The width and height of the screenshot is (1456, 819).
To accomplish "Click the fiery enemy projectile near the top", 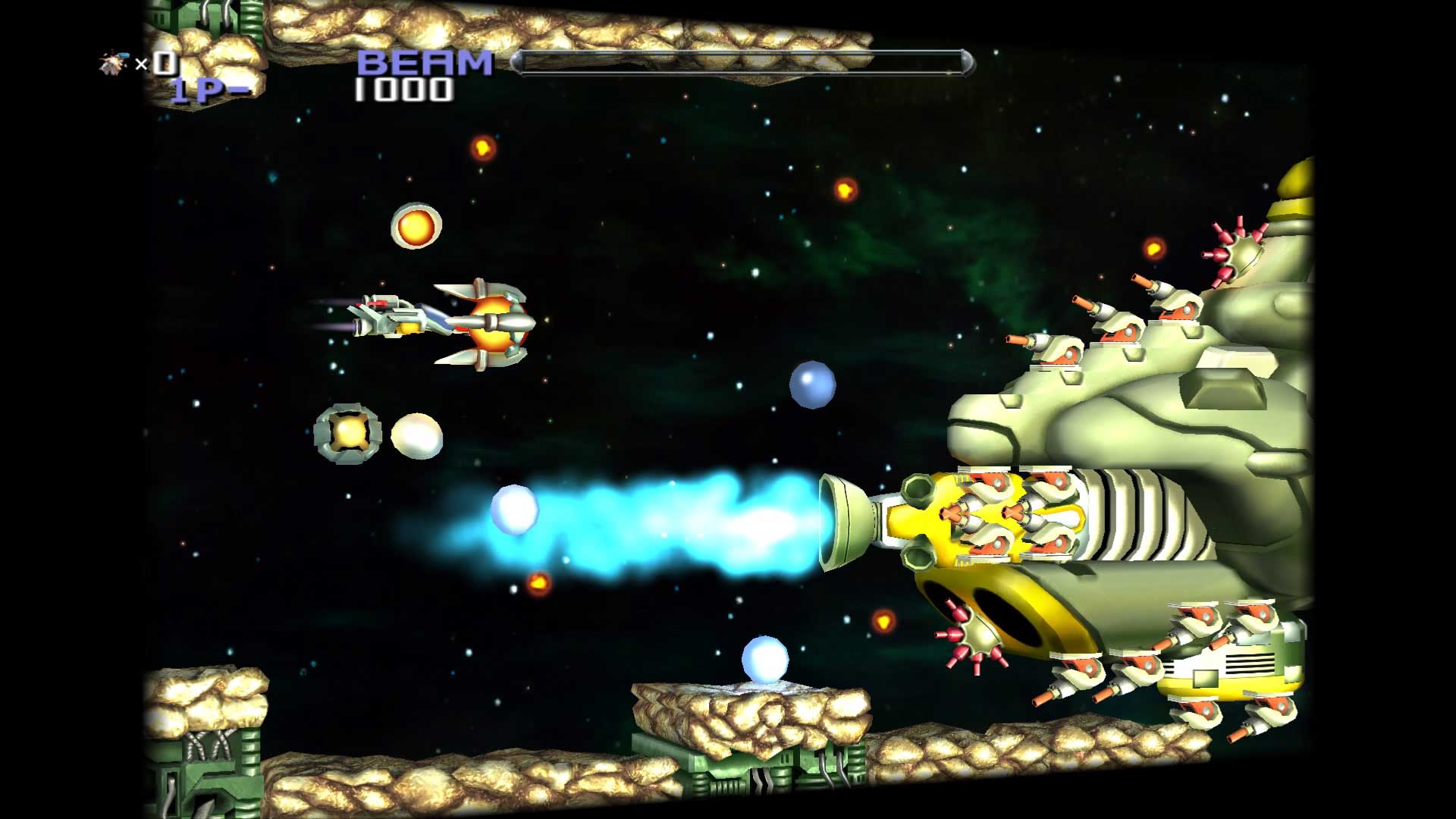I will pyautogui.click(x=484, y=146).
